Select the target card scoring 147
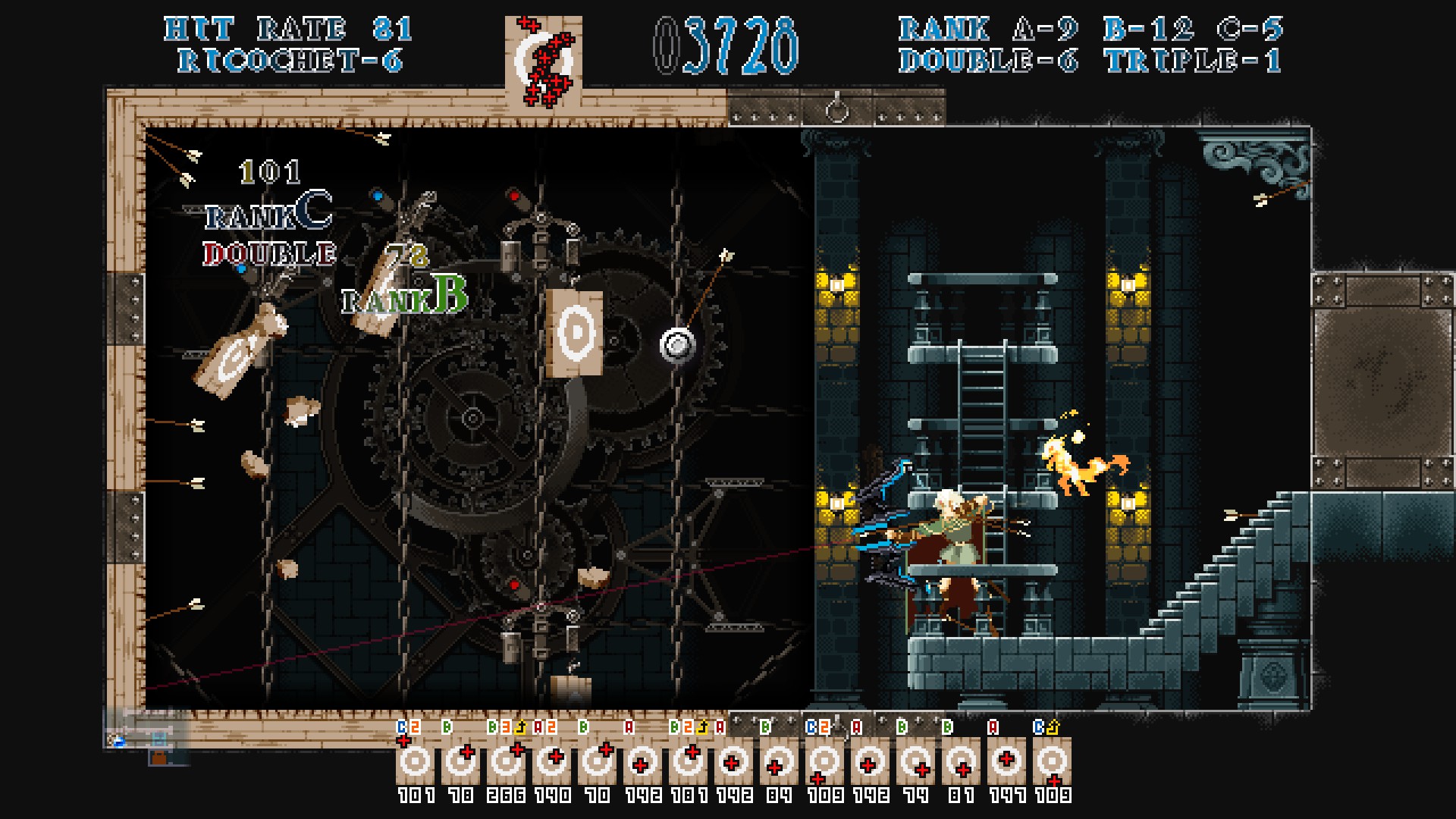The width and height of the screenshot is (1456, 819). [1007, 761]
